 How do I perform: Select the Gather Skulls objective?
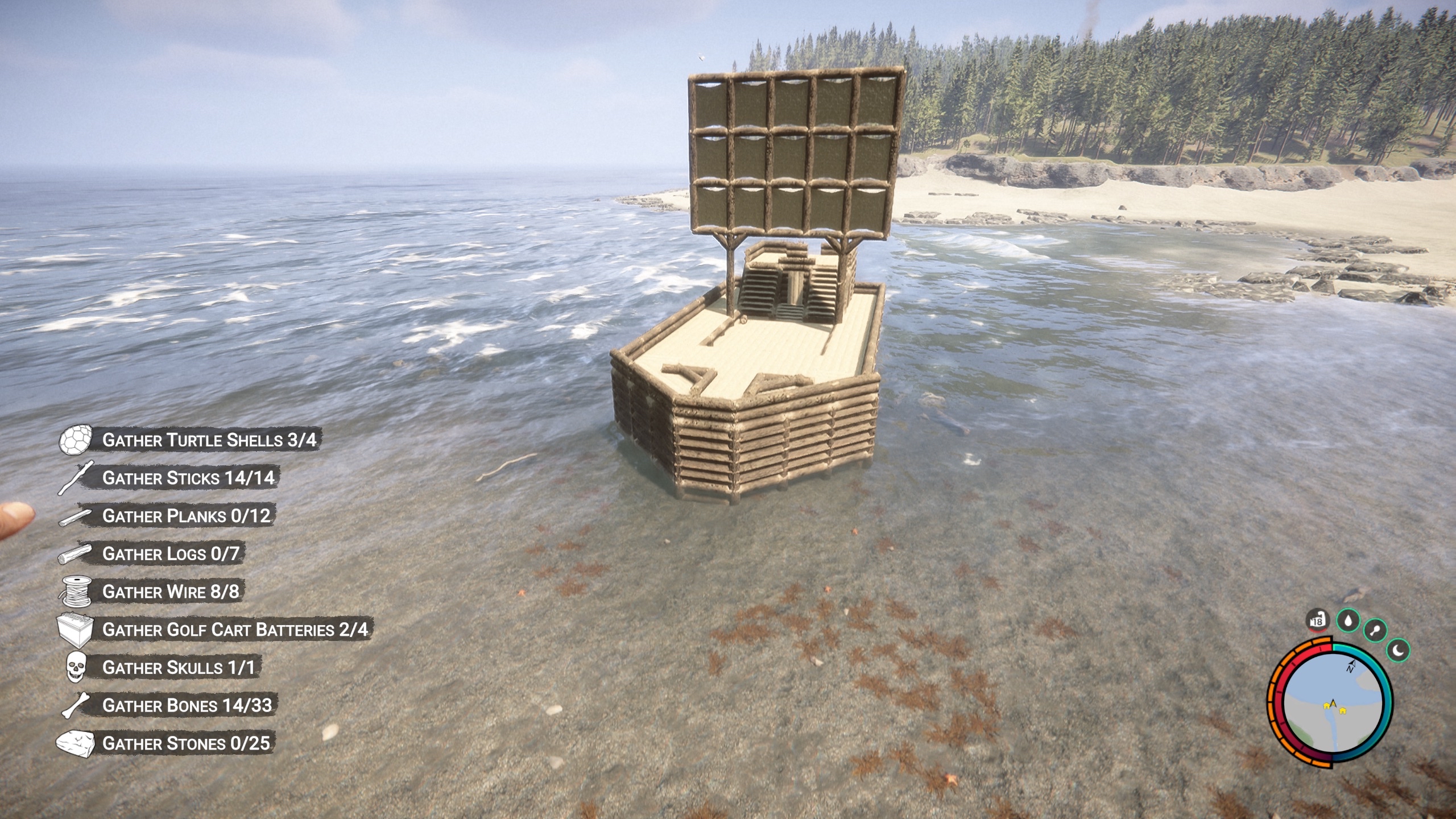click(179, 667)
